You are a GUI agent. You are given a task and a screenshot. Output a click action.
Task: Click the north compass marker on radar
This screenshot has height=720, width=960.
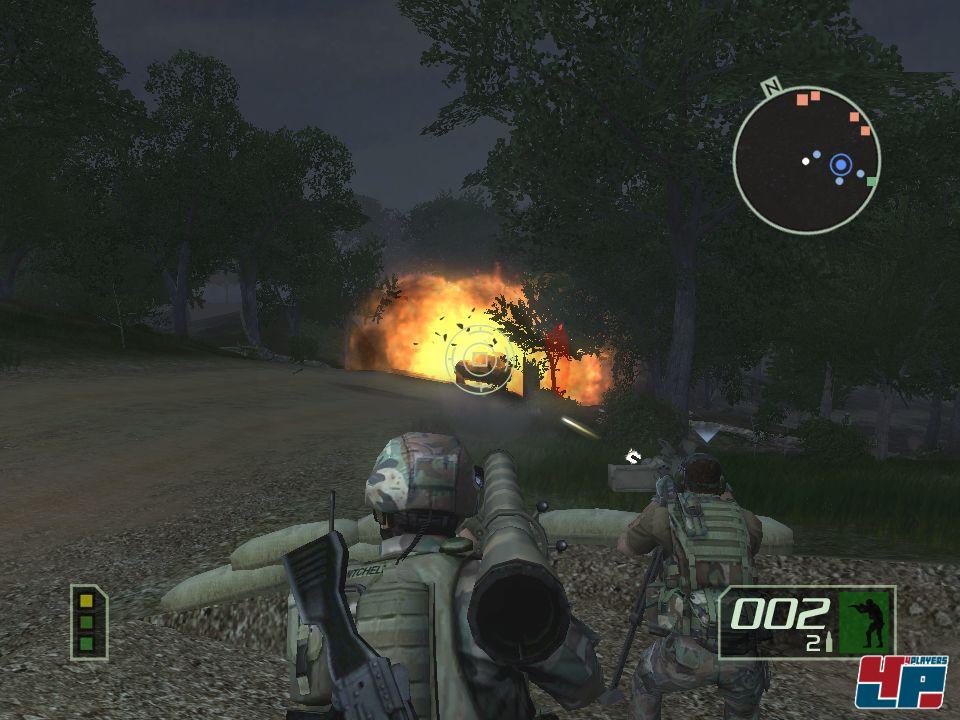771,87
